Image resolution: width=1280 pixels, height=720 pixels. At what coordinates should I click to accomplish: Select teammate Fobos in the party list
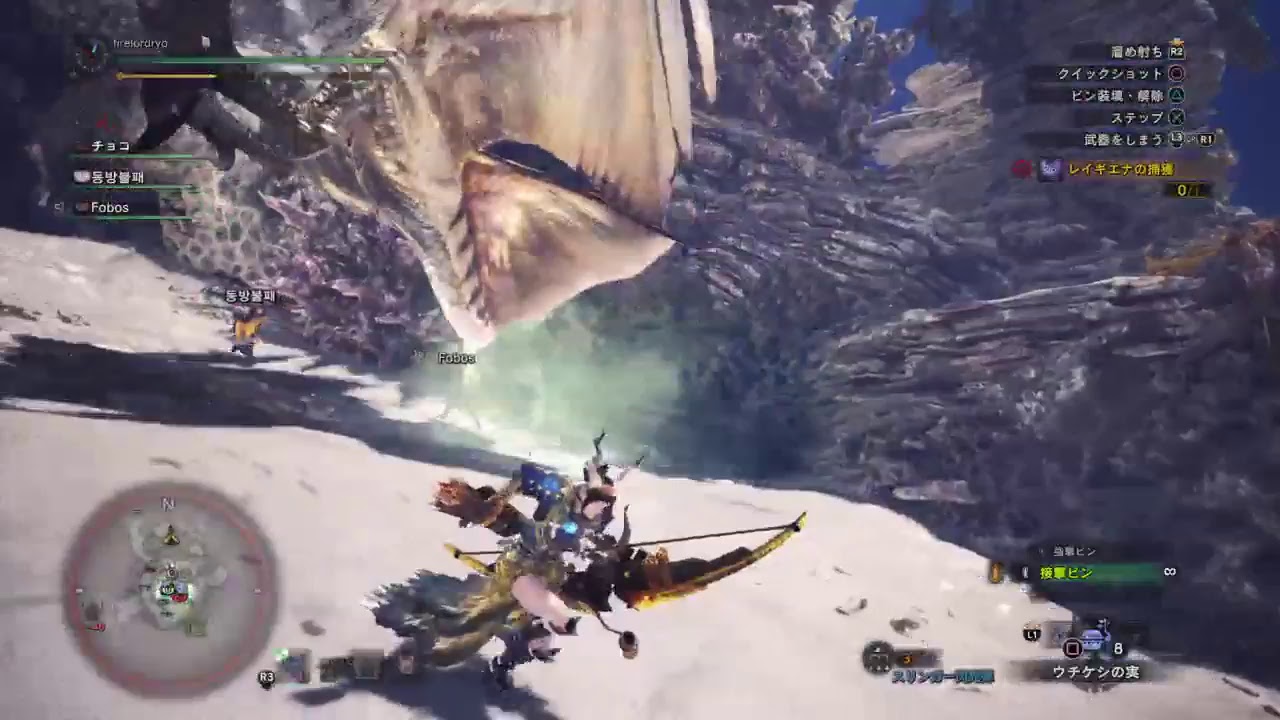[107, 207]
